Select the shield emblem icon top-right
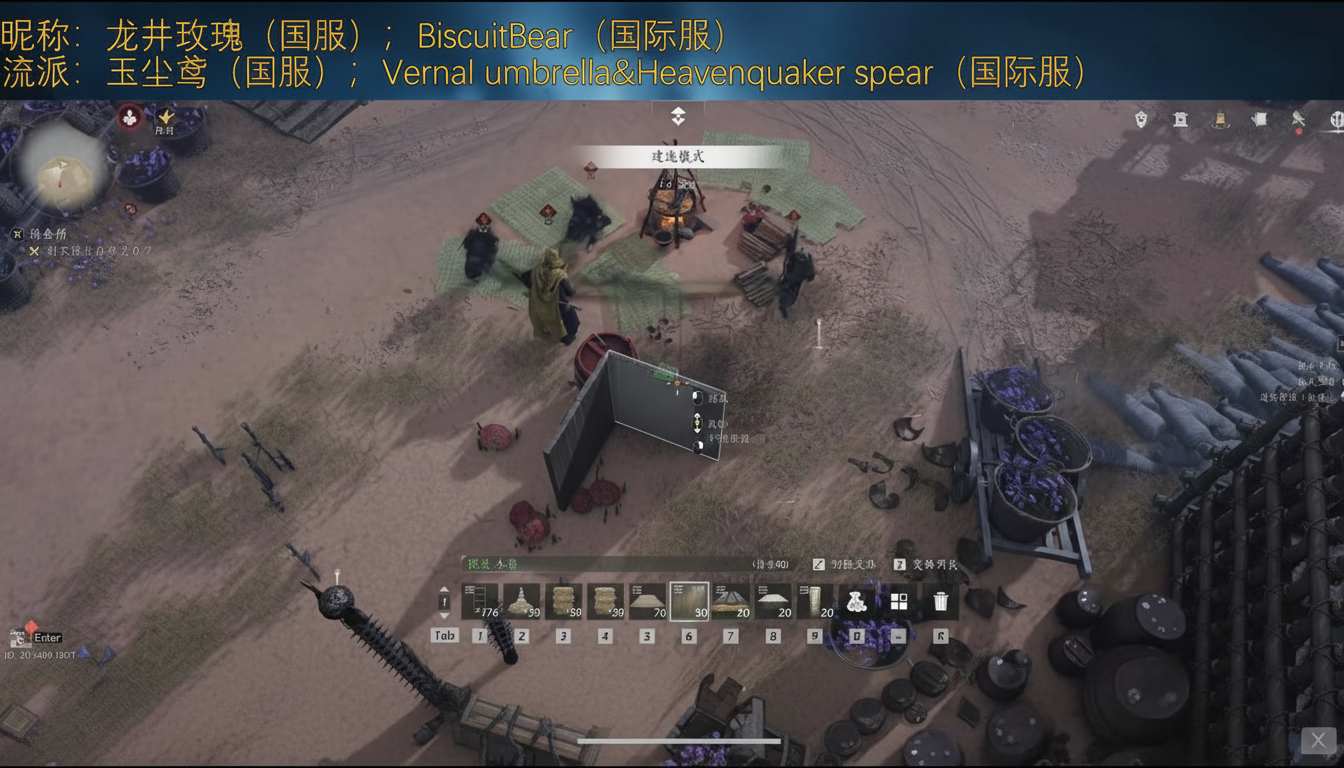 1142,117
